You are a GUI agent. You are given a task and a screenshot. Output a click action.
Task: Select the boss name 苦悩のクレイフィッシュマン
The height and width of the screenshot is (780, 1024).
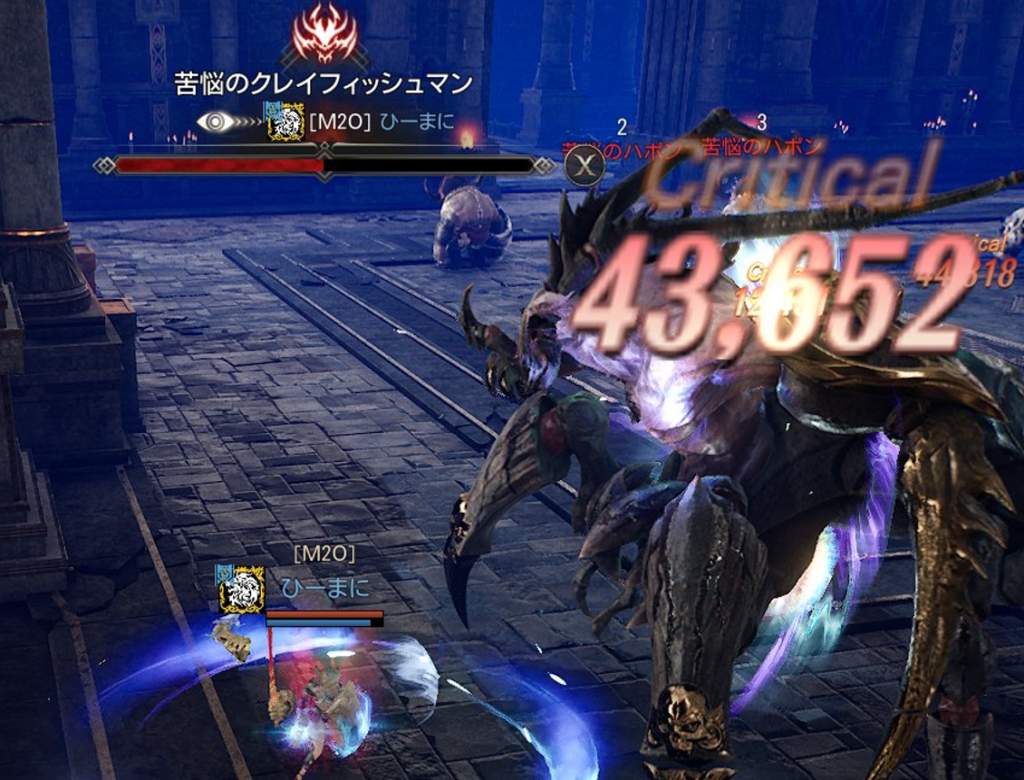coord(323,84)
